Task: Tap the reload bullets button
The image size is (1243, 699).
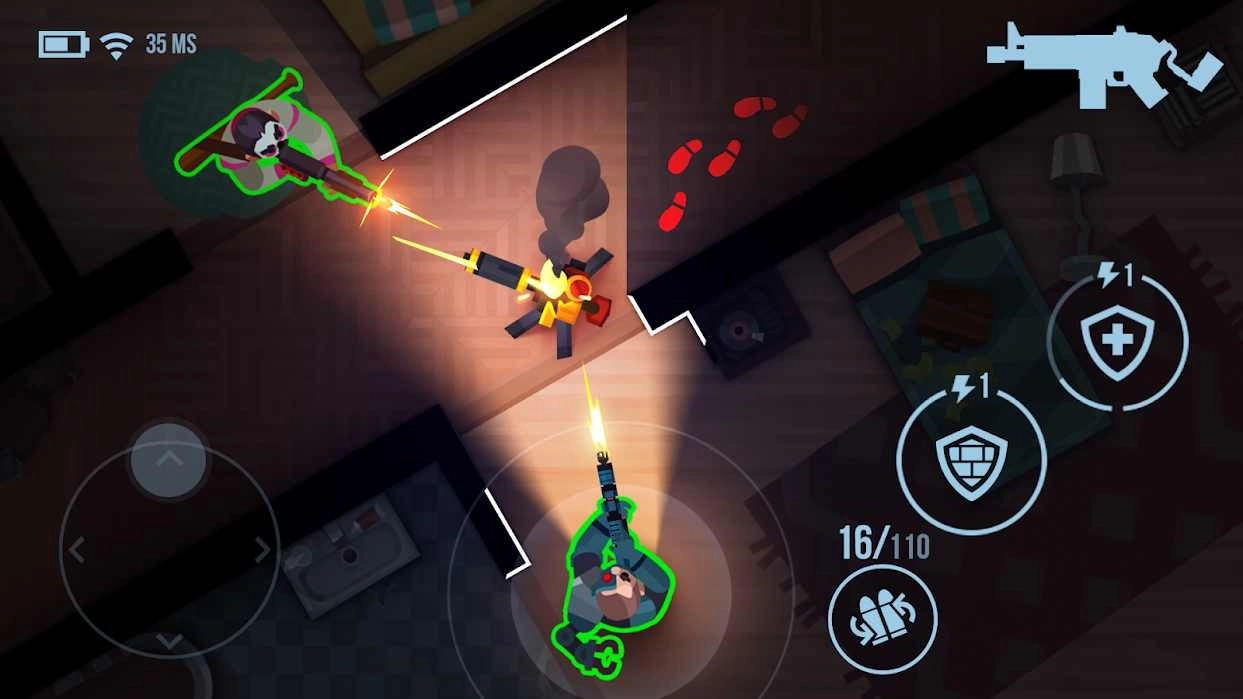Action: (x=882, y=618)
